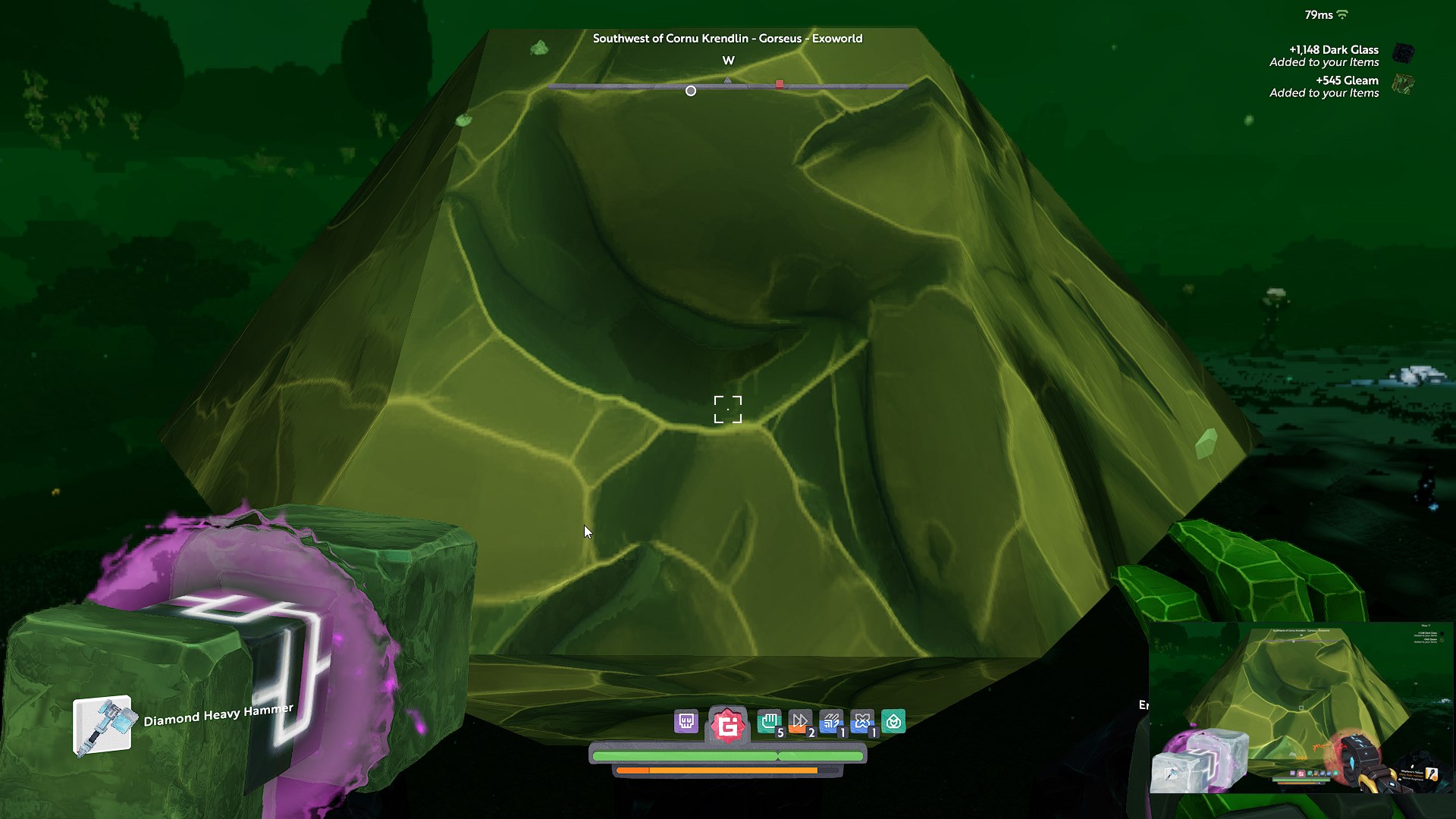Viewport: 1456px width, 819px height.
Task: Open the picture-in-picture thumbnail preview
Action: (x=1301, y=708)
